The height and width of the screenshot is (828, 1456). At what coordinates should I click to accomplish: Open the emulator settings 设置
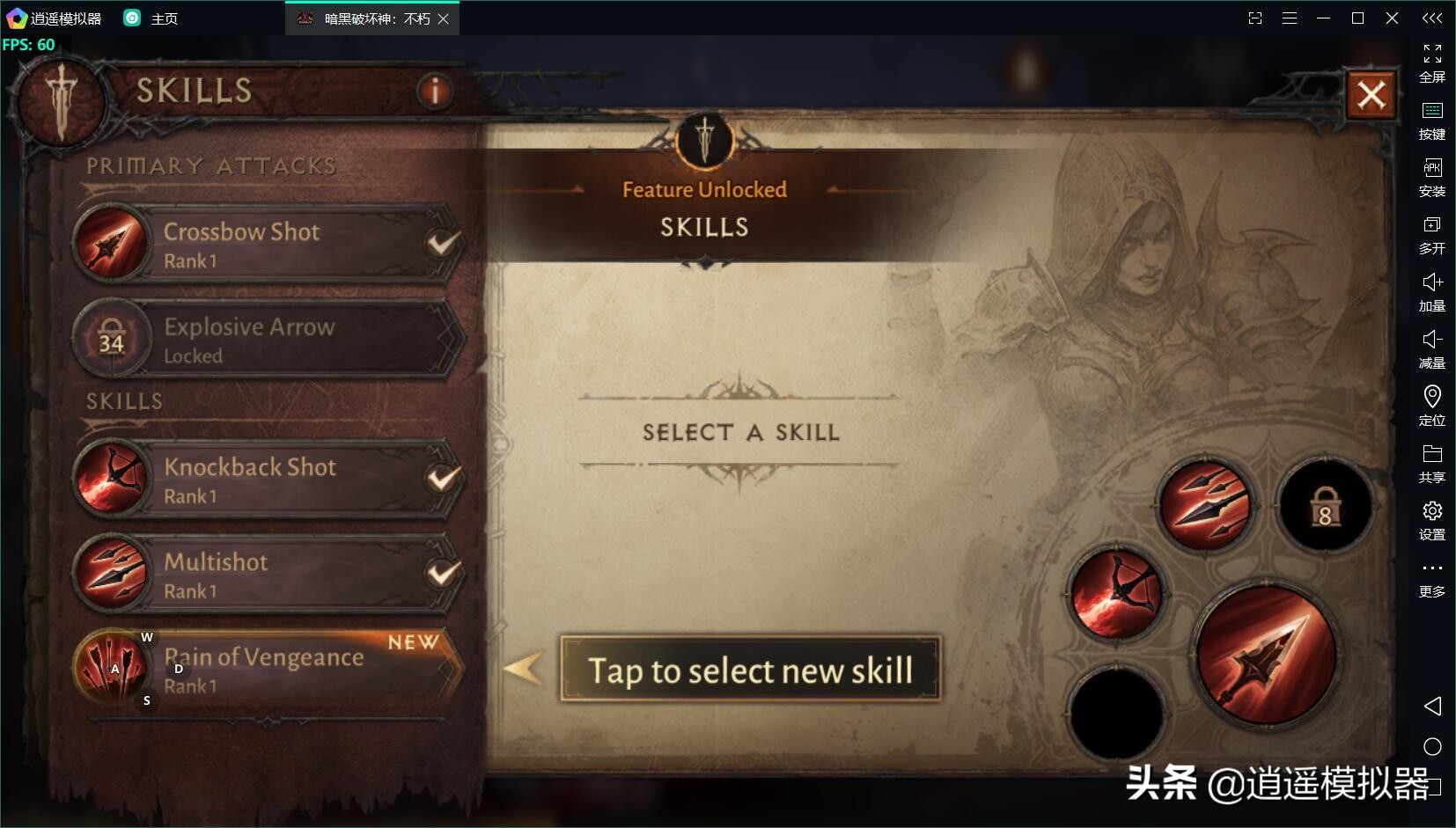(x=1432, y=521)
